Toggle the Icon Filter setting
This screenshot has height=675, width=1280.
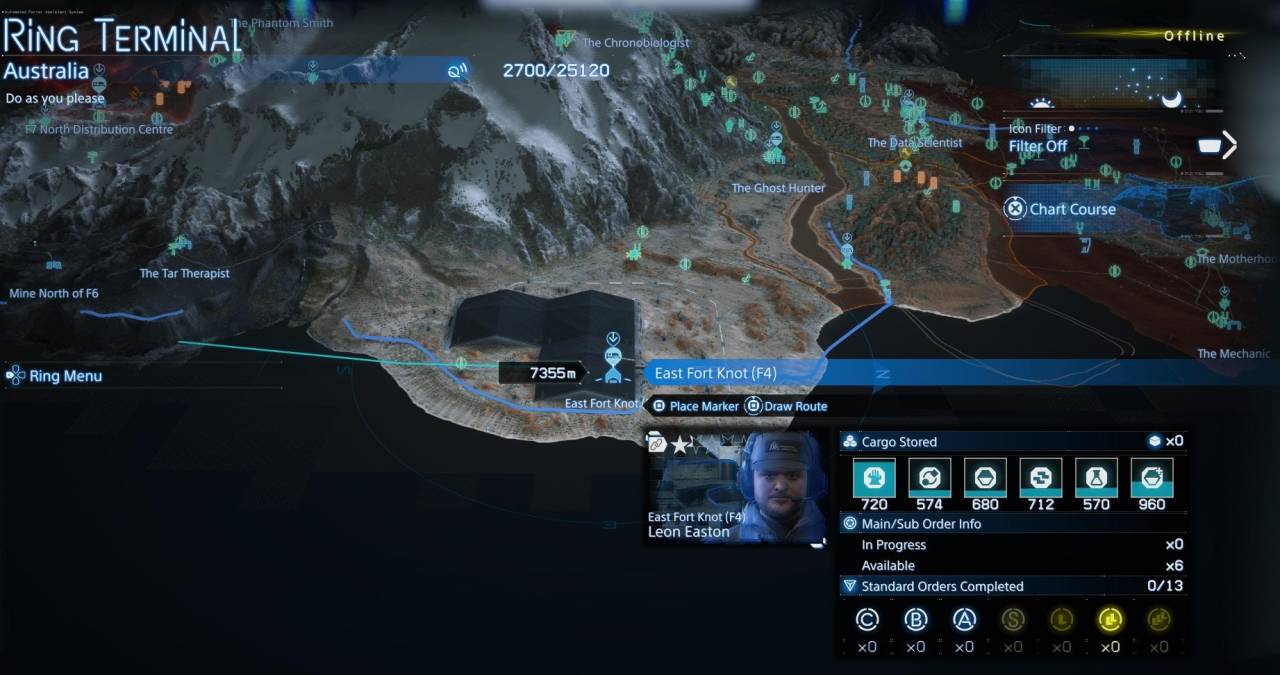[1038, 146]
